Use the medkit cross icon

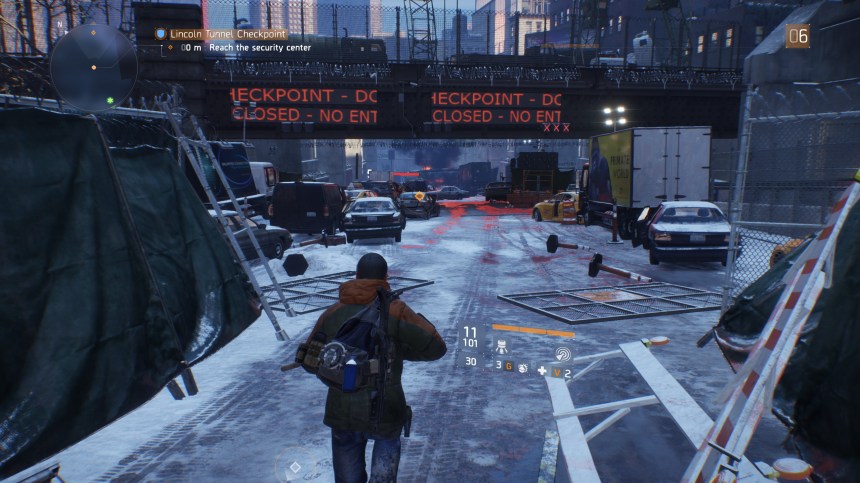542,371
